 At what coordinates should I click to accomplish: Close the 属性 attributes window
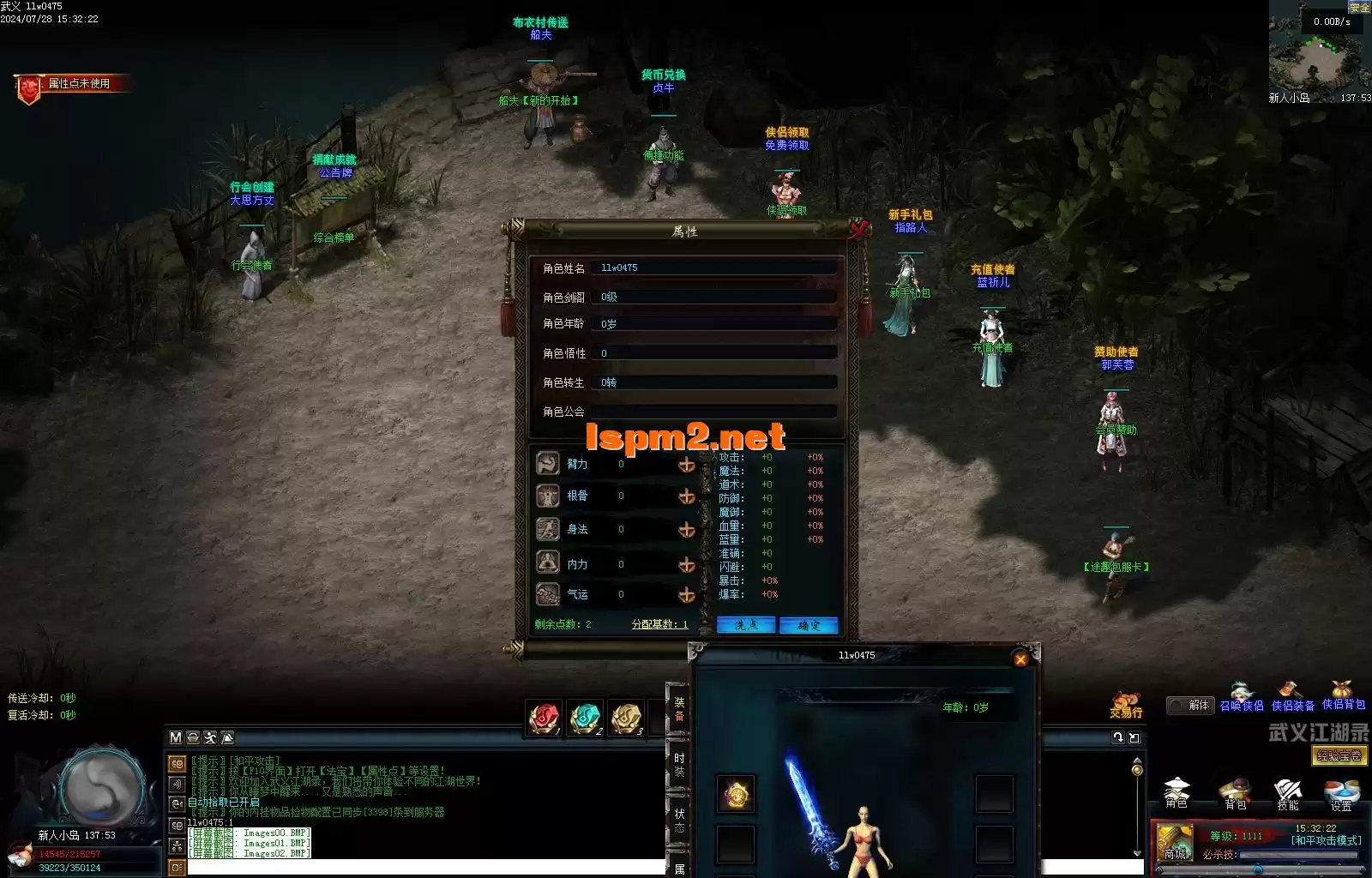[858, 228]
